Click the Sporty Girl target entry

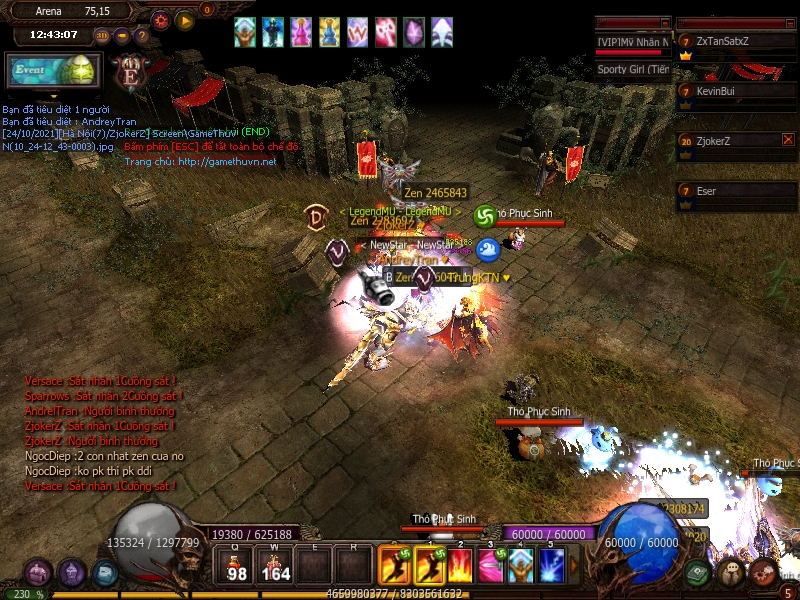coord(633,69)
